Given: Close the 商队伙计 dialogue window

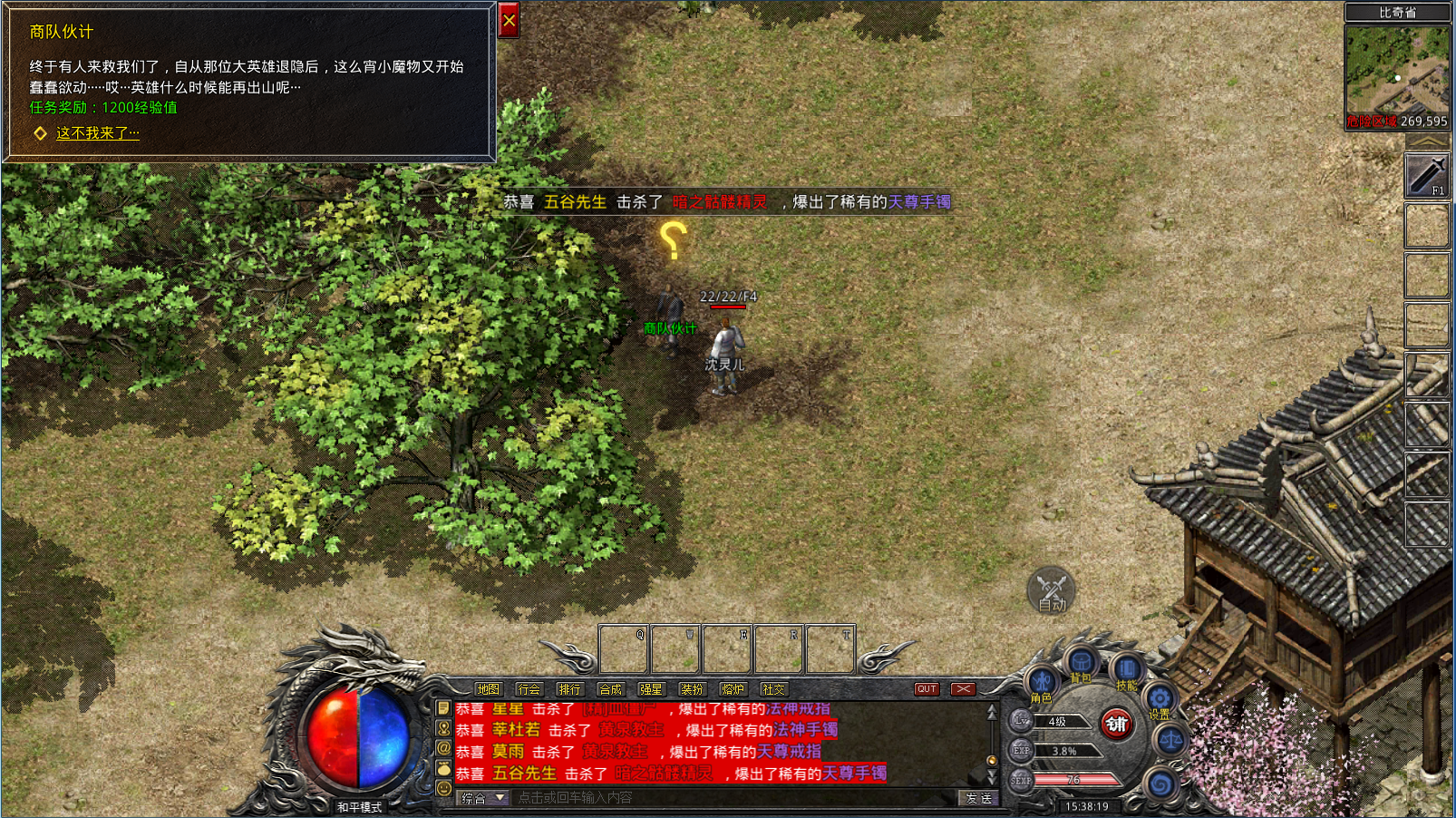Looking at the screenshot, I should pos(509,21).
